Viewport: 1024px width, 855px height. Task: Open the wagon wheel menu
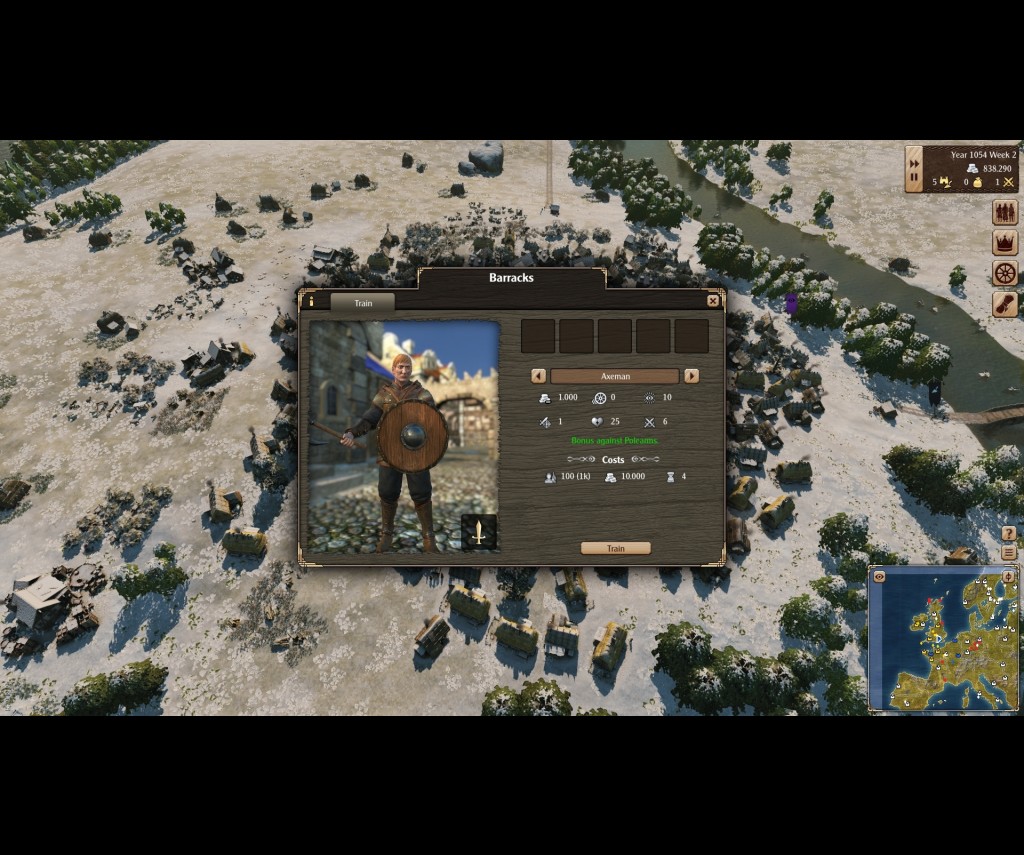1004,273
